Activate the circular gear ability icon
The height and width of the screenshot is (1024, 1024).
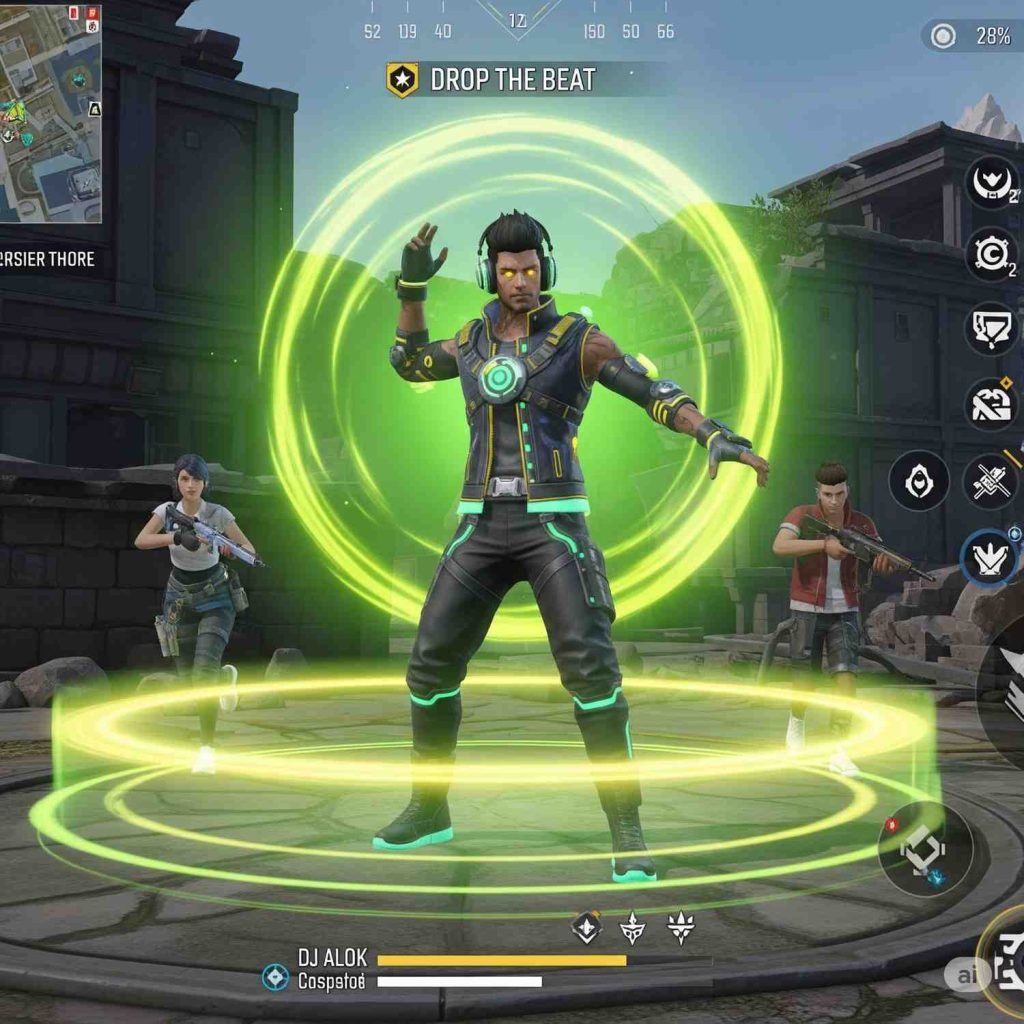[x=991, y=254]
